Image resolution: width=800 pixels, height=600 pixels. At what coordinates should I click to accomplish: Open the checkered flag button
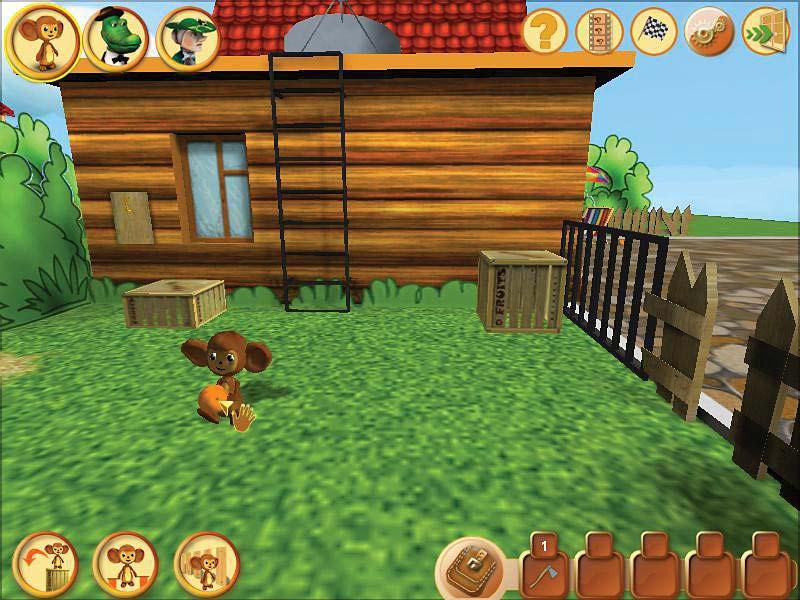click(654, 33)
